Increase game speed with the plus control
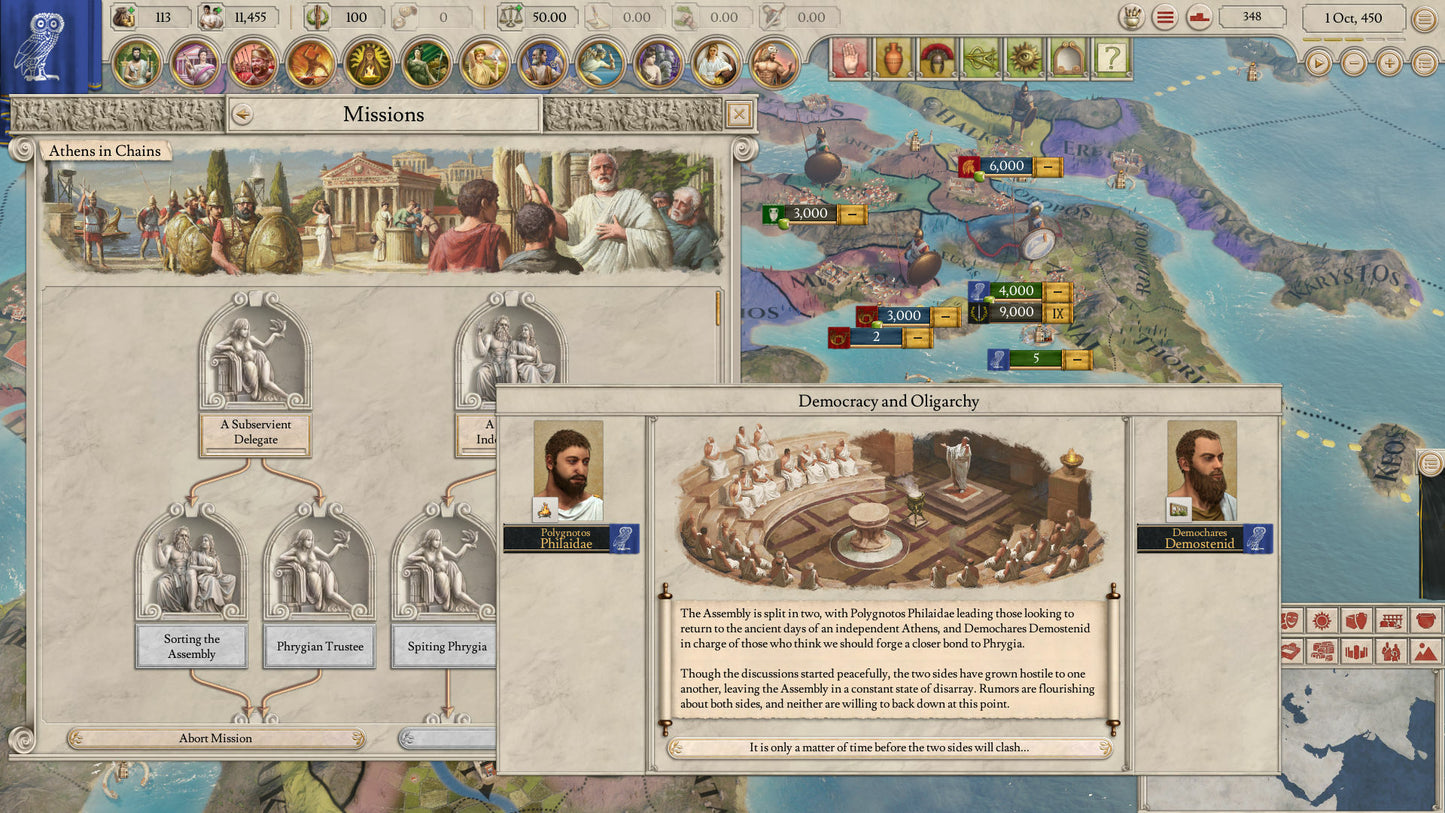Screen dimensions: 1445x813 click(x=1389, y=64)
